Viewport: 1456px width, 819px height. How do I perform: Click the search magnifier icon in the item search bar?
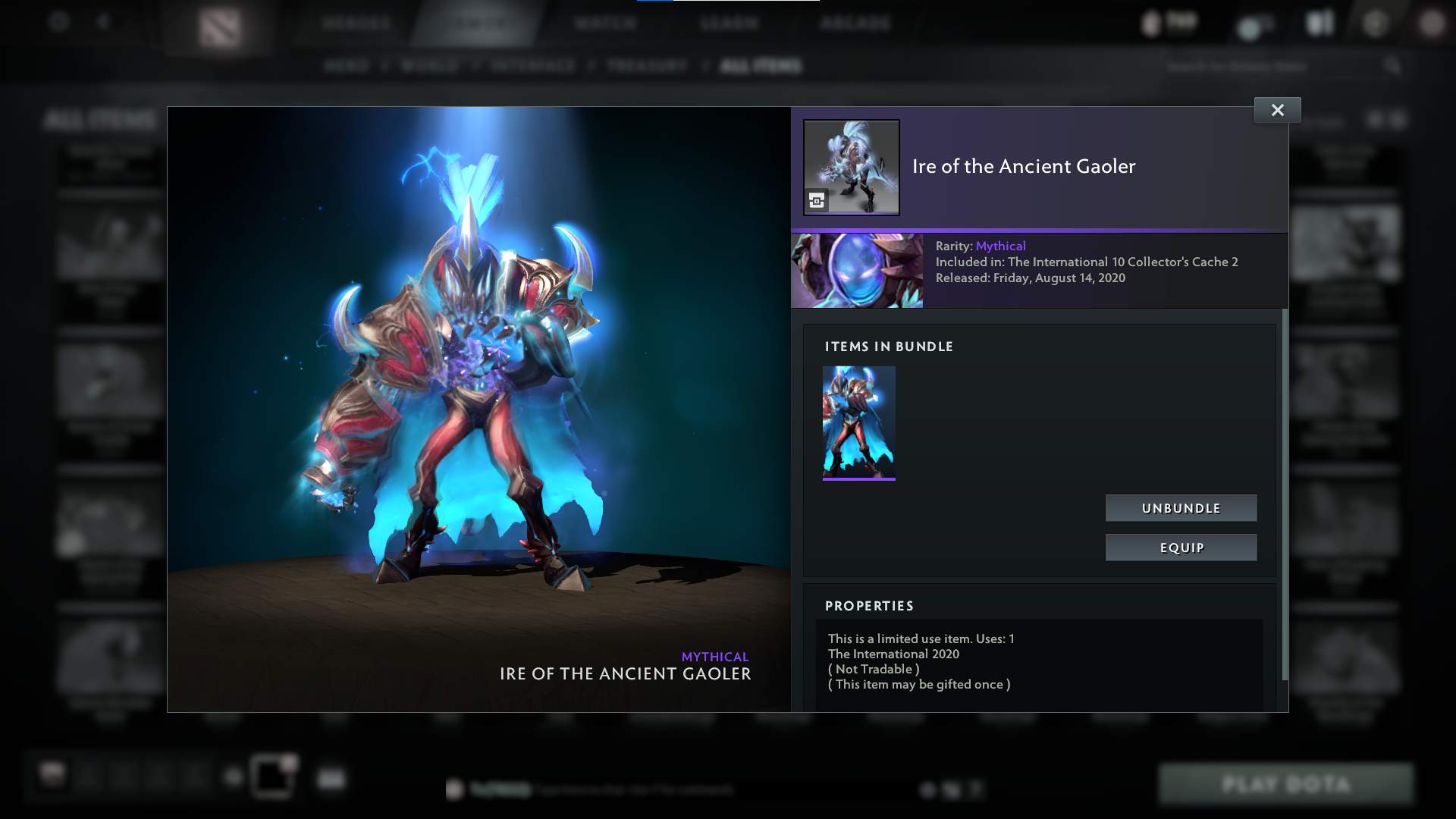(x=1395, y=66)
